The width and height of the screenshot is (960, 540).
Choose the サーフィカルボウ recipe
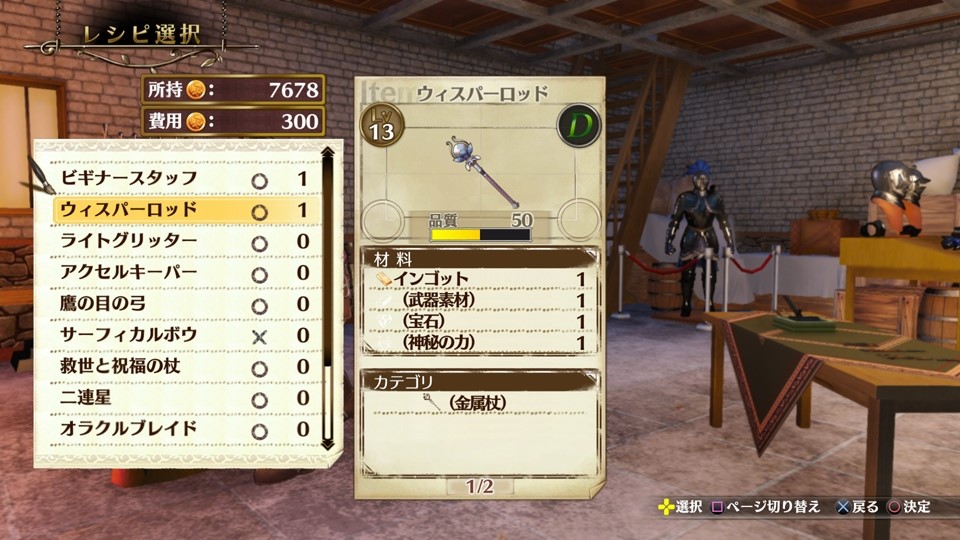coord(185,335)
